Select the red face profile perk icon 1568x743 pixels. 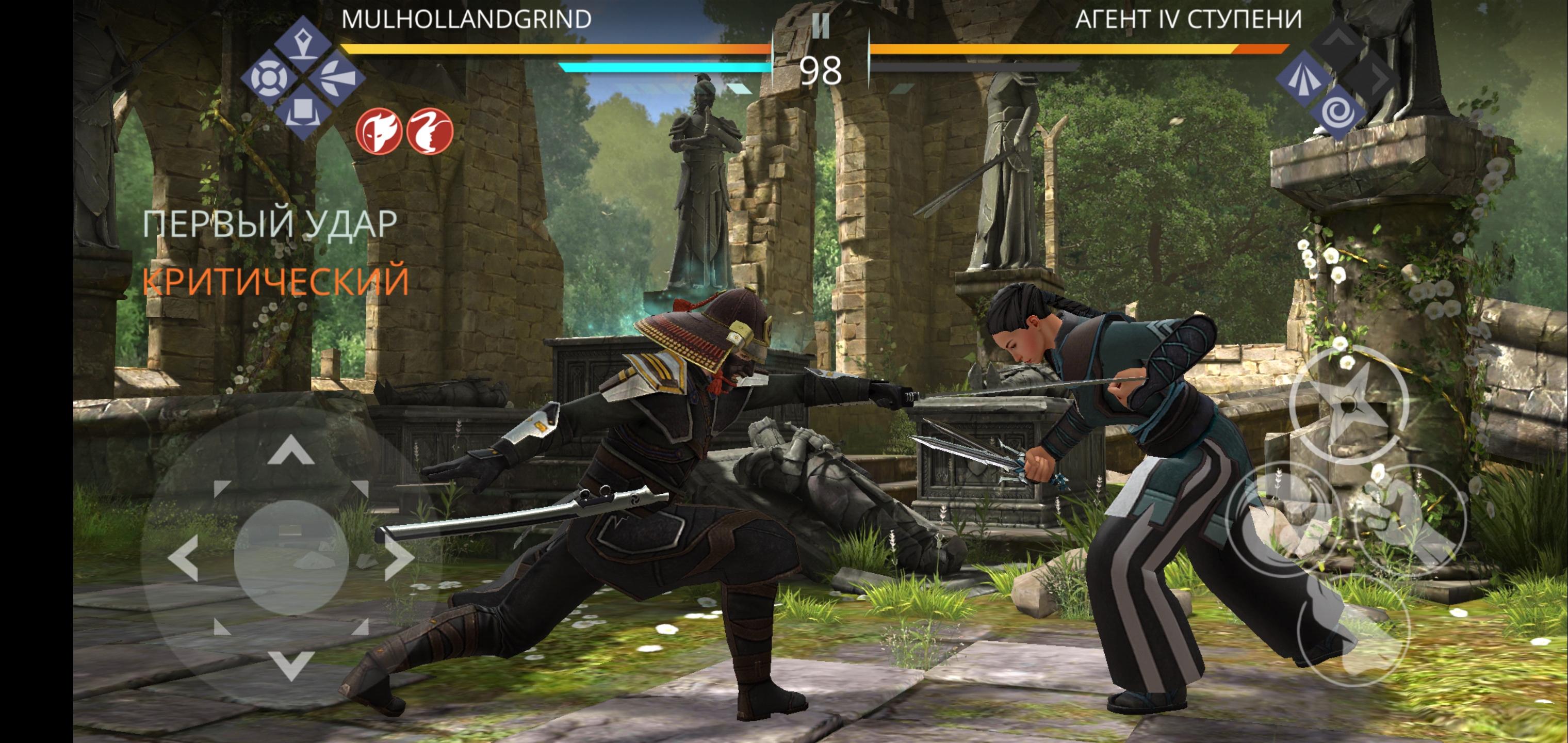[x=430, y=131]
